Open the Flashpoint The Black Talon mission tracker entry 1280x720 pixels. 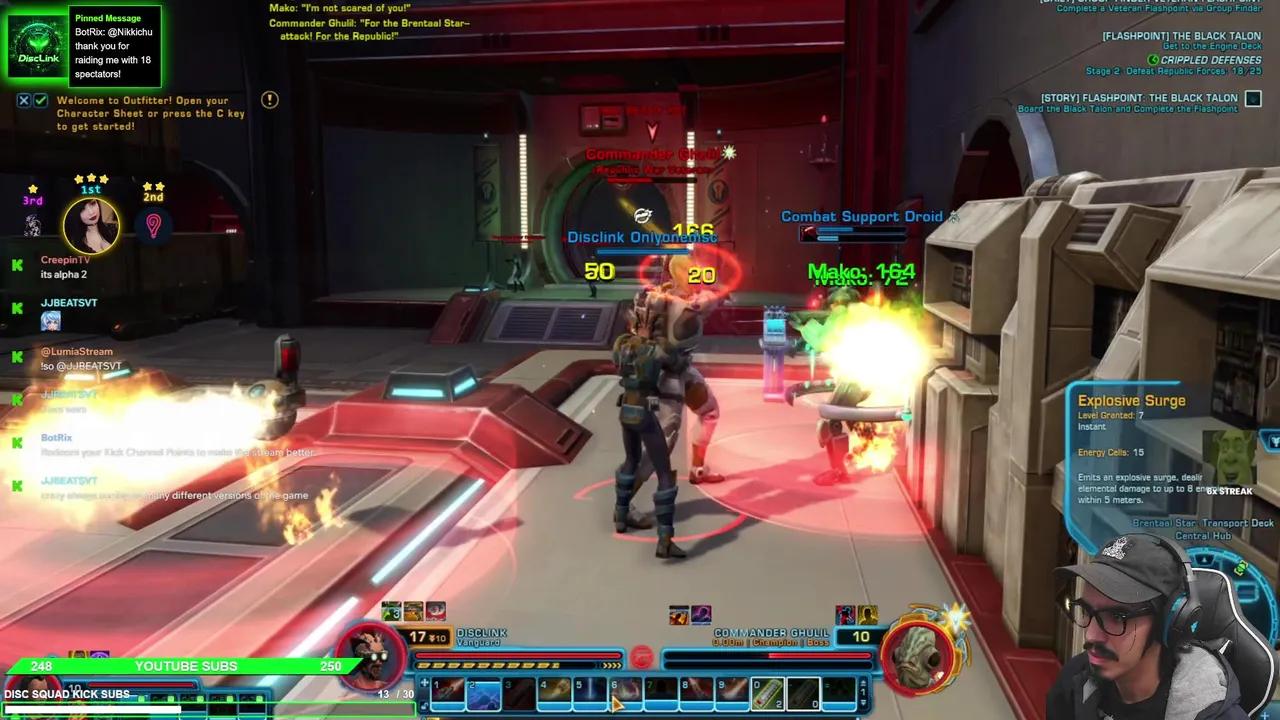tap(1181, 36)
